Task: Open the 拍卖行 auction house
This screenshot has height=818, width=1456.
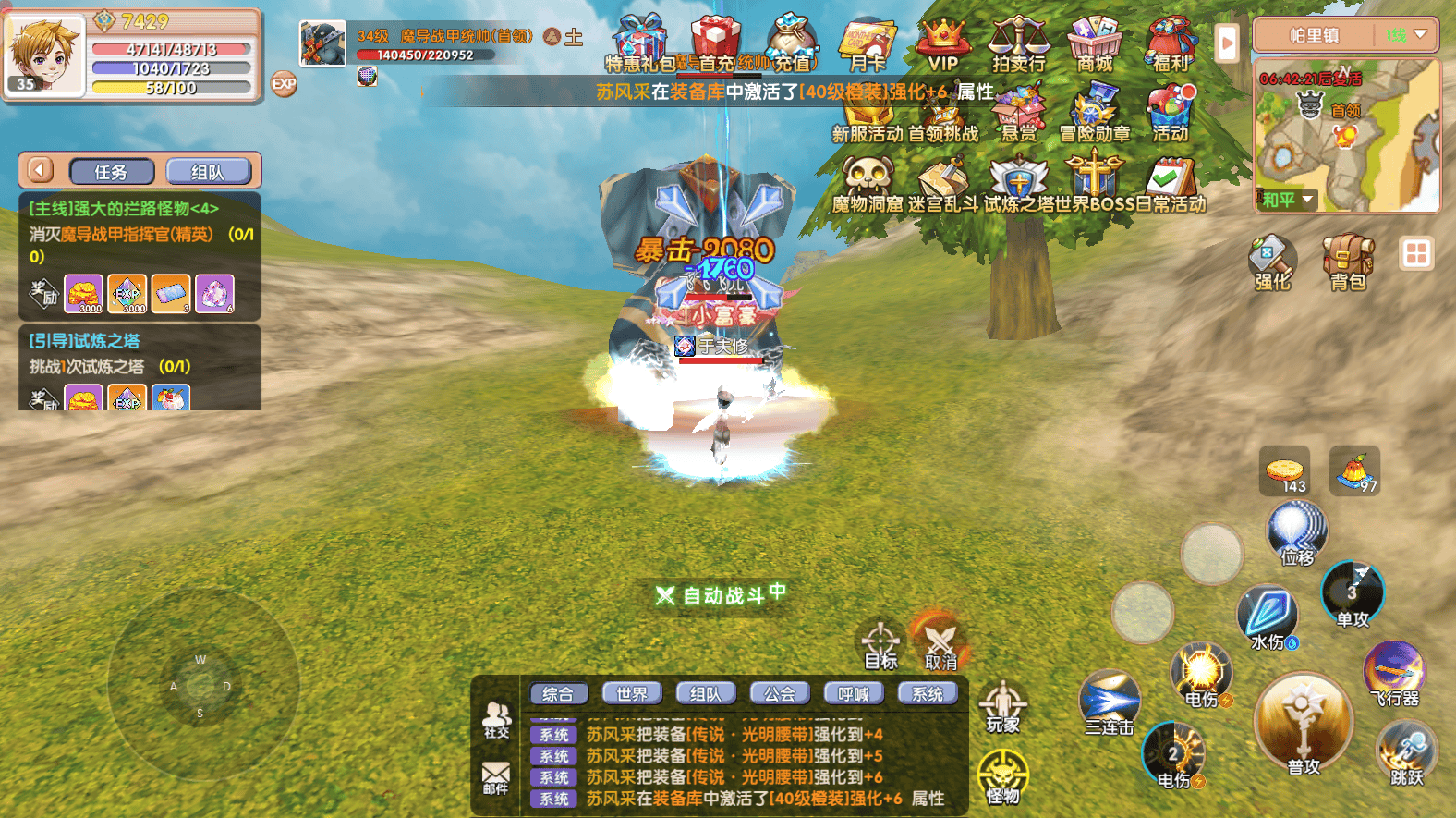Action: [x=1018, y=44]
